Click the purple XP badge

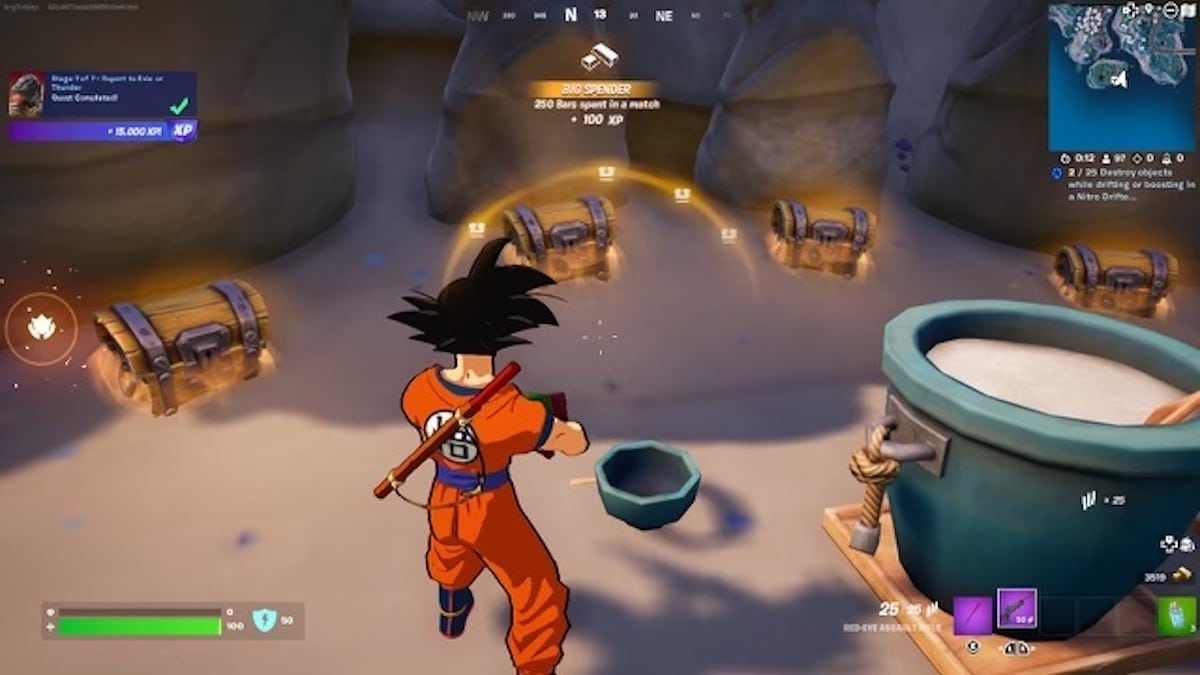click(182, 131)
